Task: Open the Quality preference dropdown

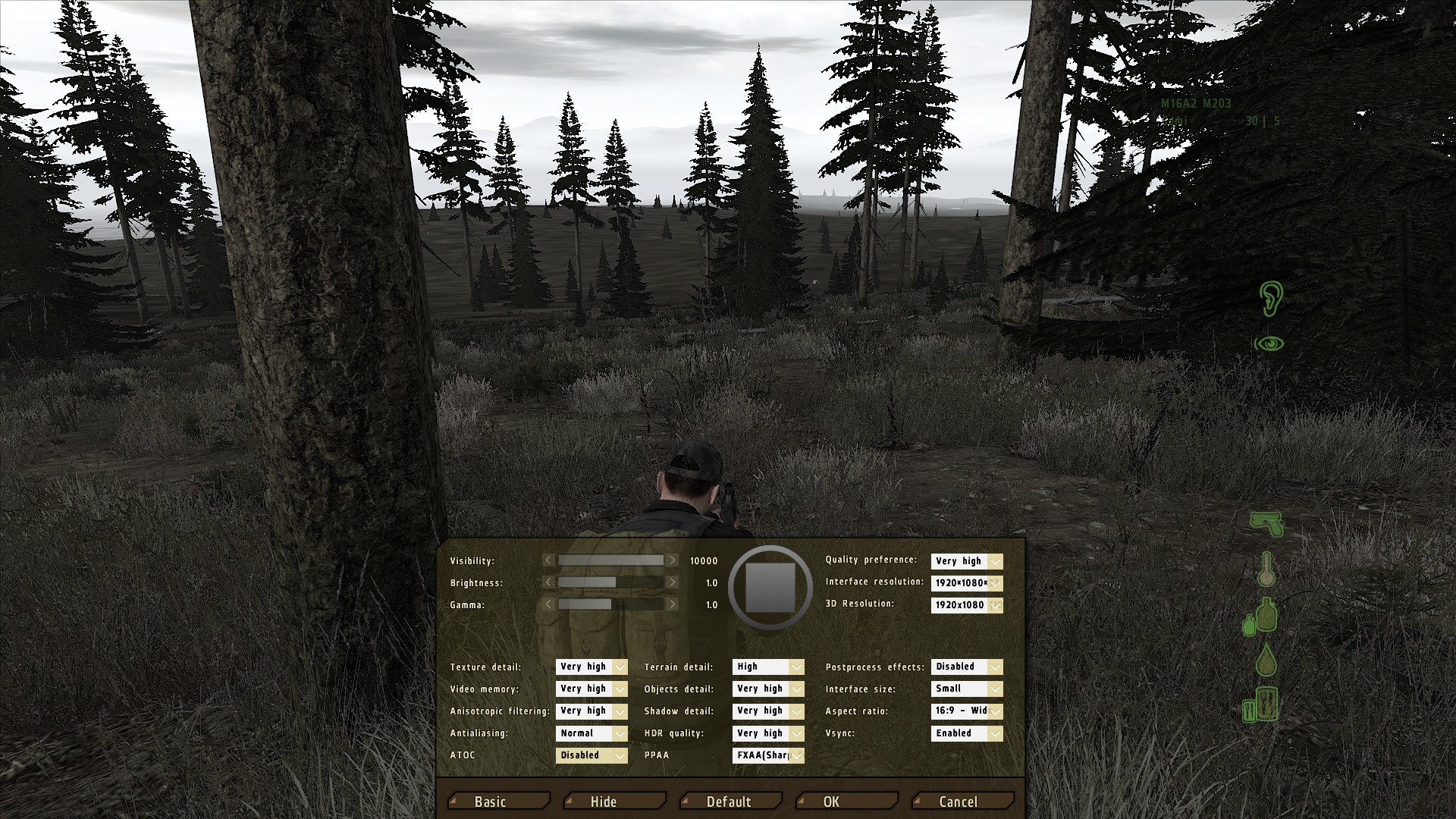Action: click(967, 561)
